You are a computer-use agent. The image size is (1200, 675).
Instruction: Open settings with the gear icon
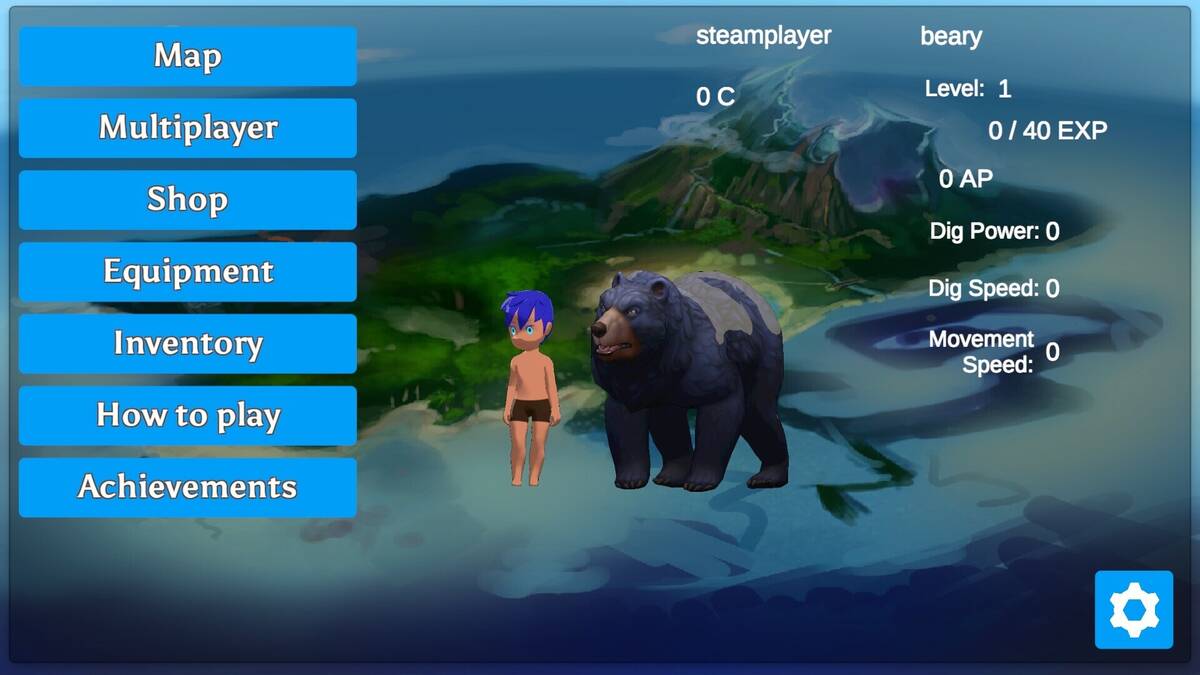[1133, 609]
